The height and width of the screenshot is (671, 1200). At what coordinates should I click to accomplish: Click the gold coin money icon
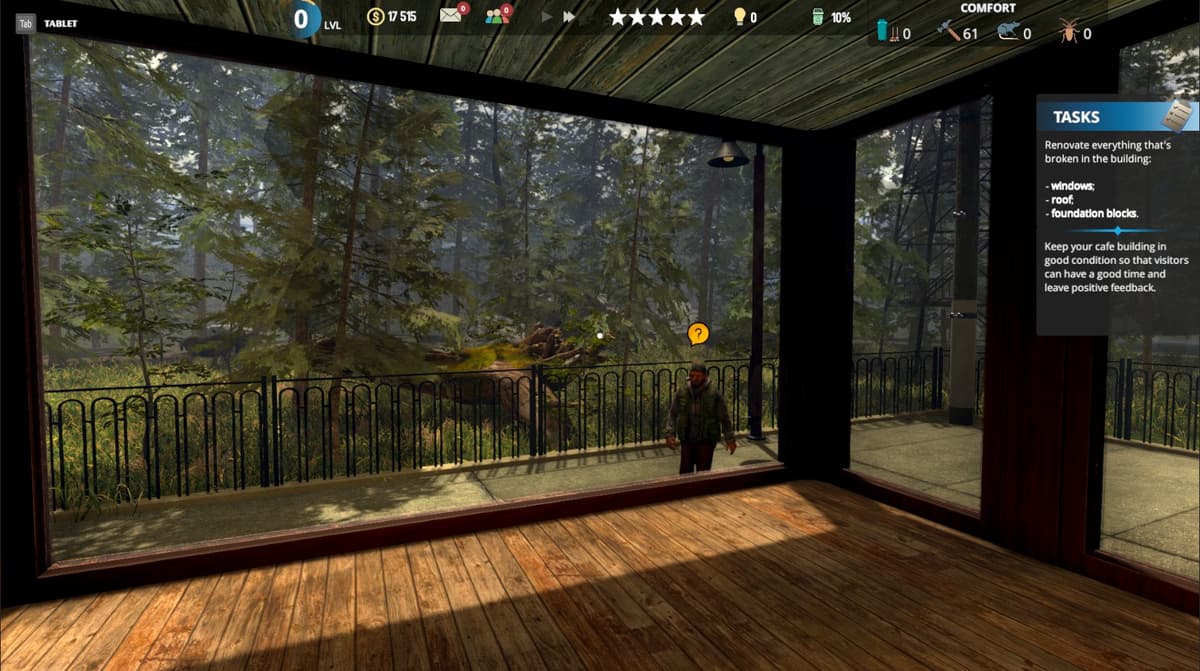click(376, 17)
